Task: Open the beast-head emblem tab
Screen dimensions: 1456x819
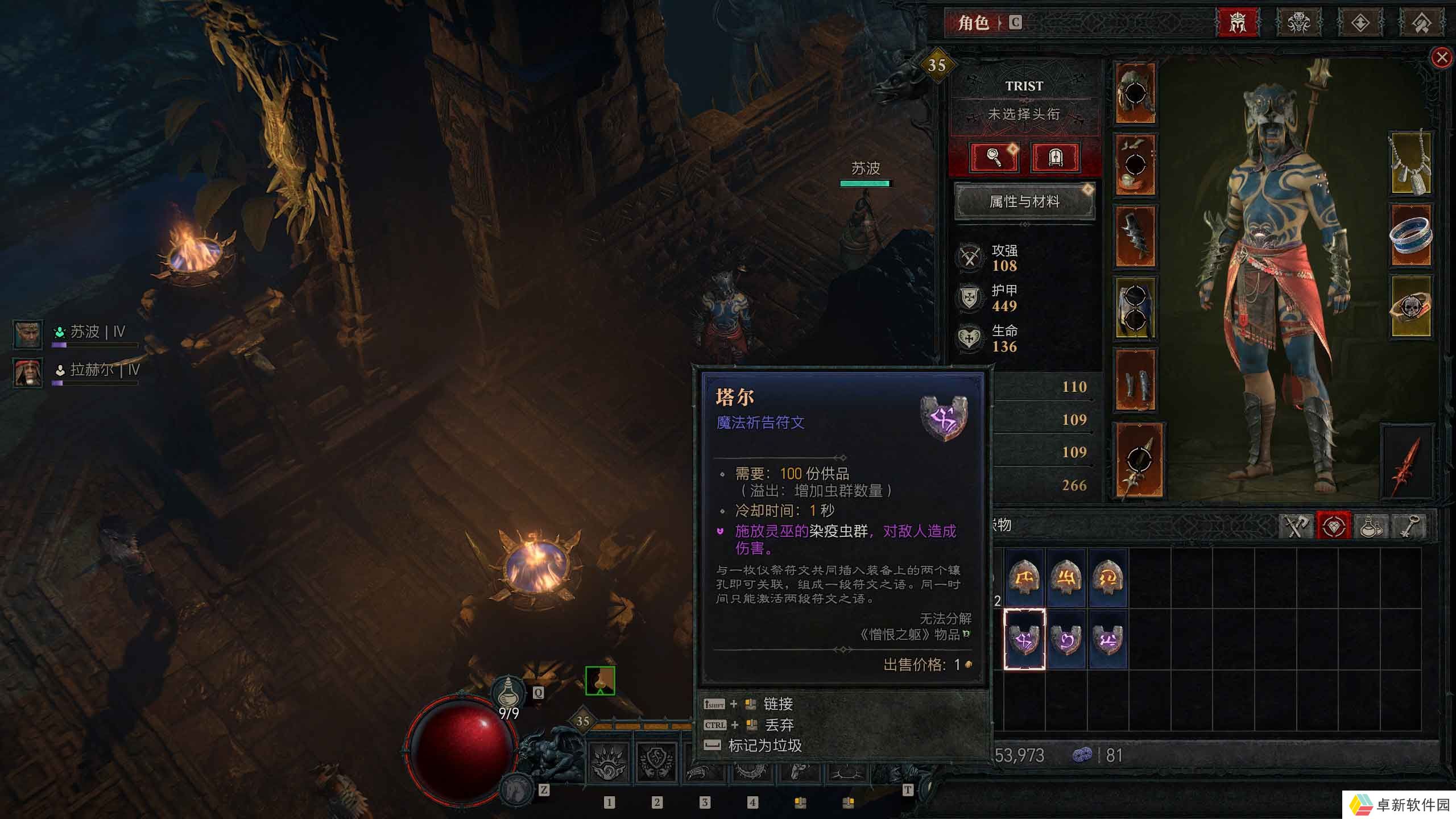Action: (1299, 23)
